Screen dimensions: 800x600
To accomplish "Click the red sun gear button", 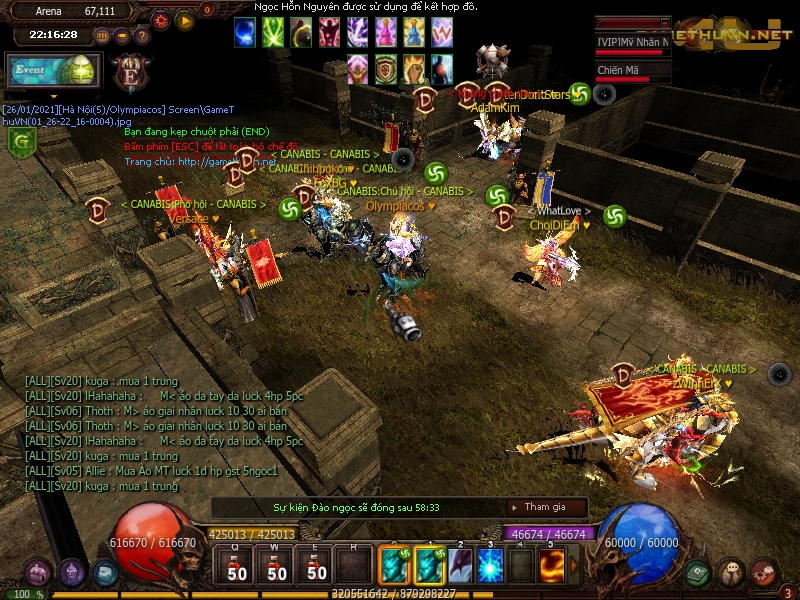I will 161,20.
